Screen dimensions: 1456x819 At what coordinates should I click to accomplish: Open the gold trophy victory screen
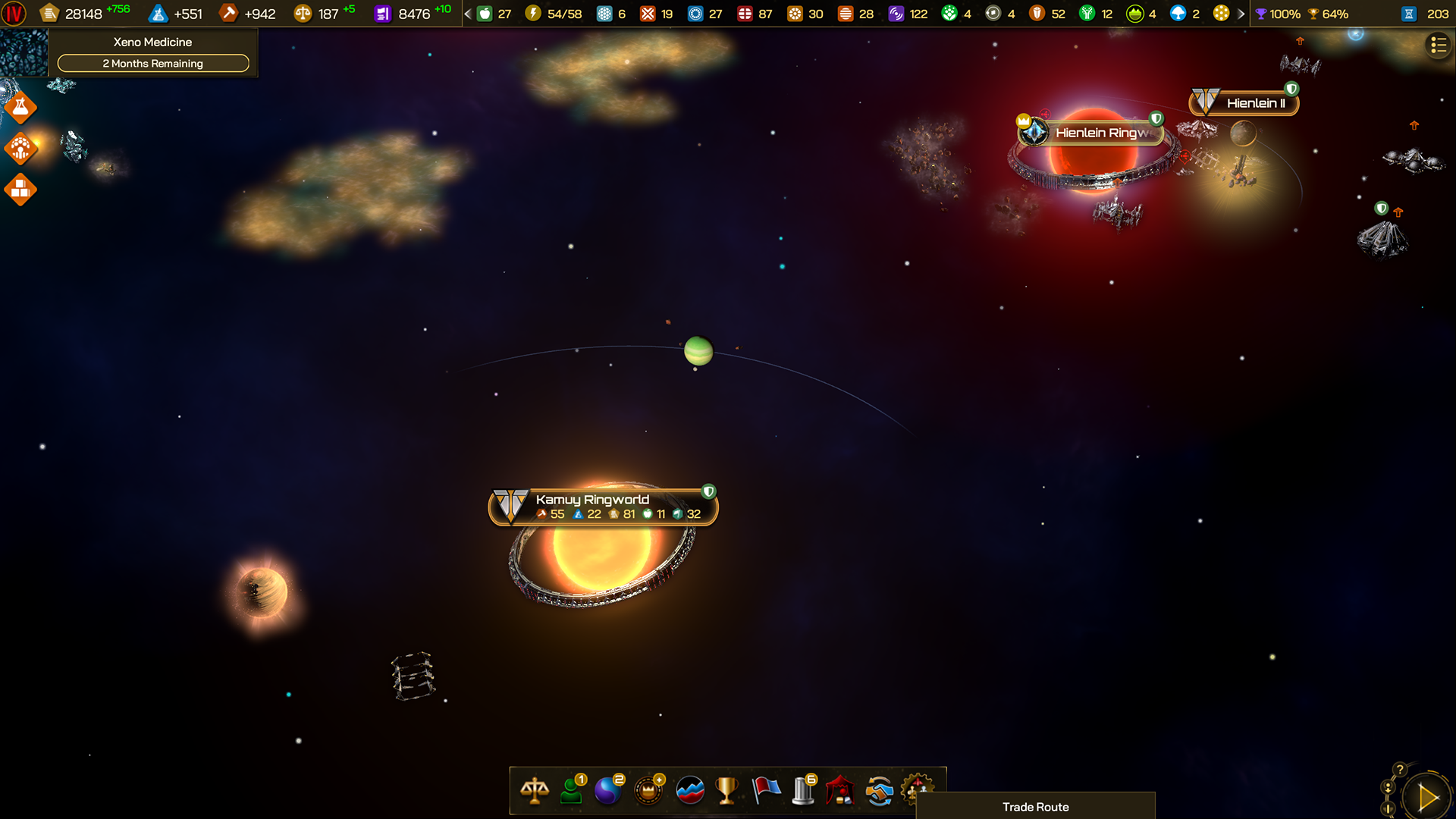click(726, 791)
